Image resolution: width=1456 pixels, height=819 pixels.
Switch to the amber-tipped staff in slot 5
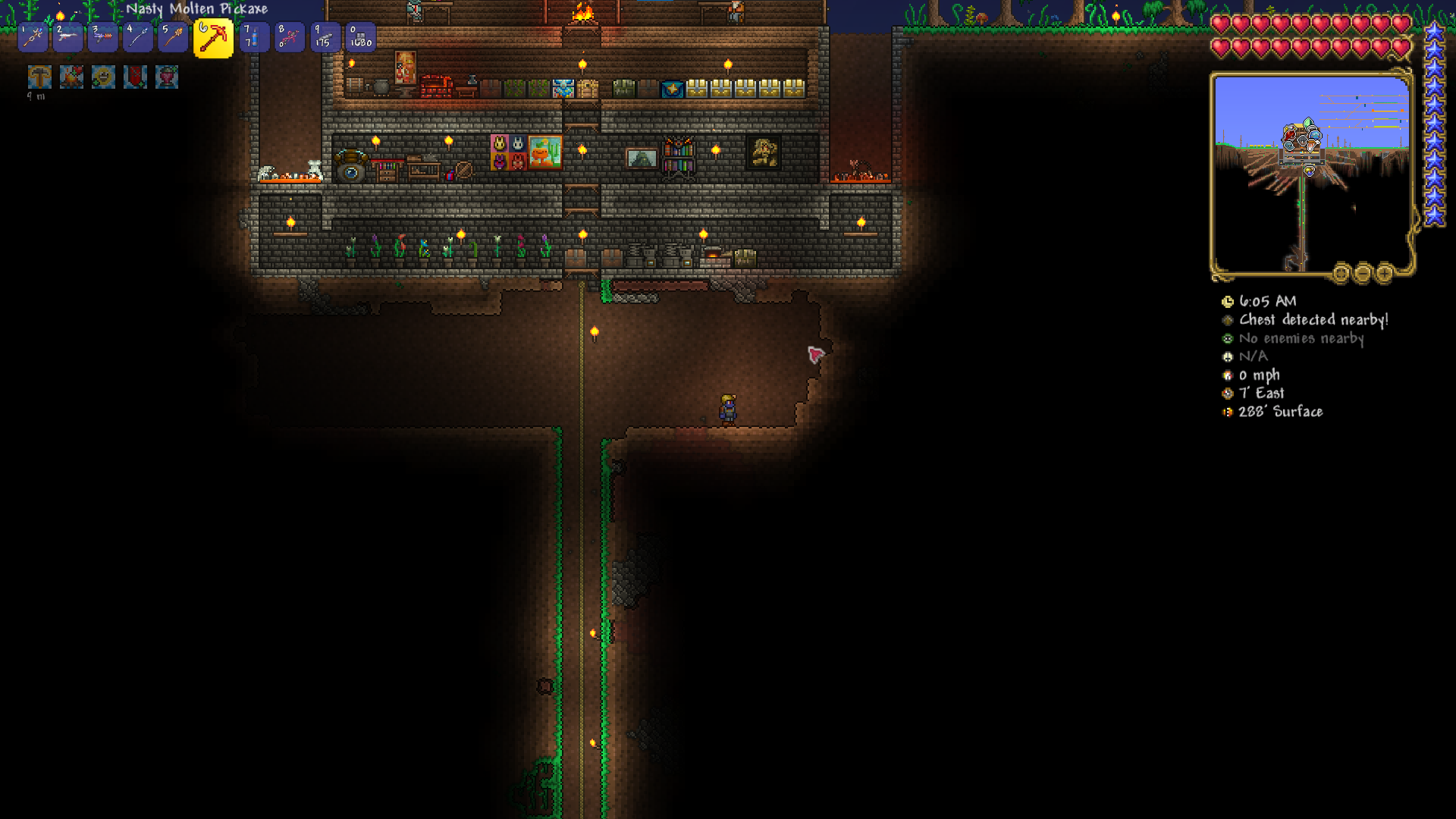pos(173,37)
